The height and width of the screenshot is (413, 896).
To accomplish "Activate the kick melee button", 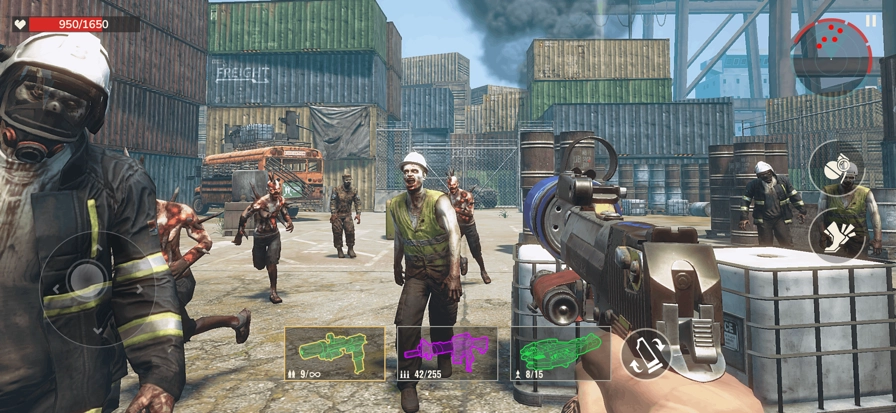I will (x=838, y=235).
